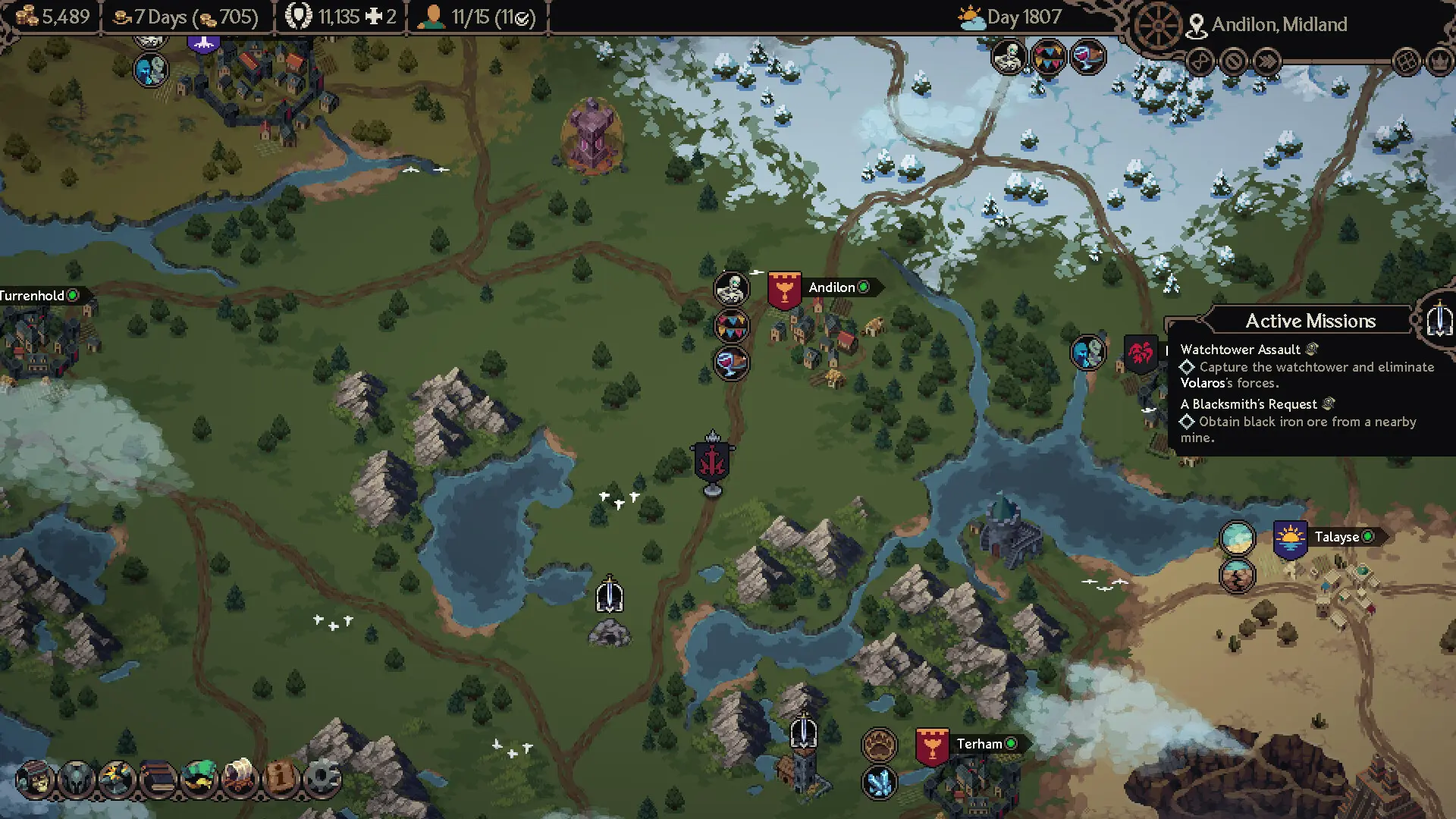Toggle the crown icon at top right corner
The width and height of the screenshot is (1456, 819).
point(1439,62)
